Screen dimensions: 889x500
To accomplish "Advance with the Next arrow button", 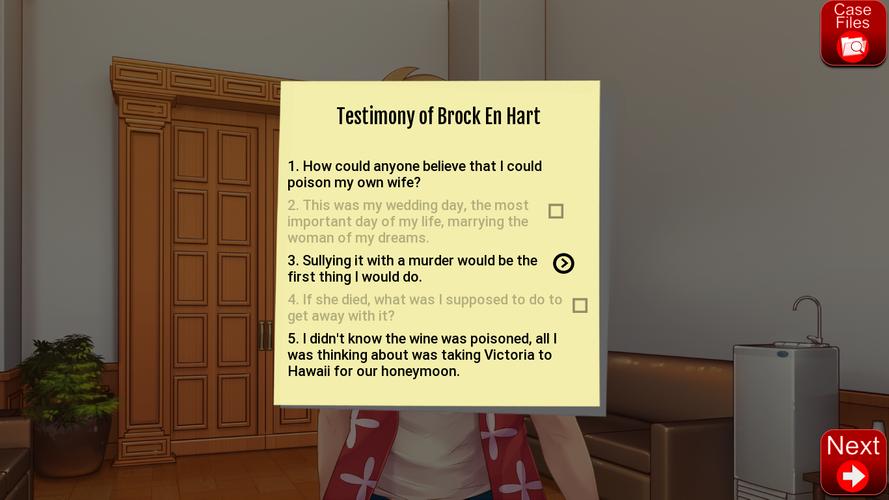I will click(852, 462).
